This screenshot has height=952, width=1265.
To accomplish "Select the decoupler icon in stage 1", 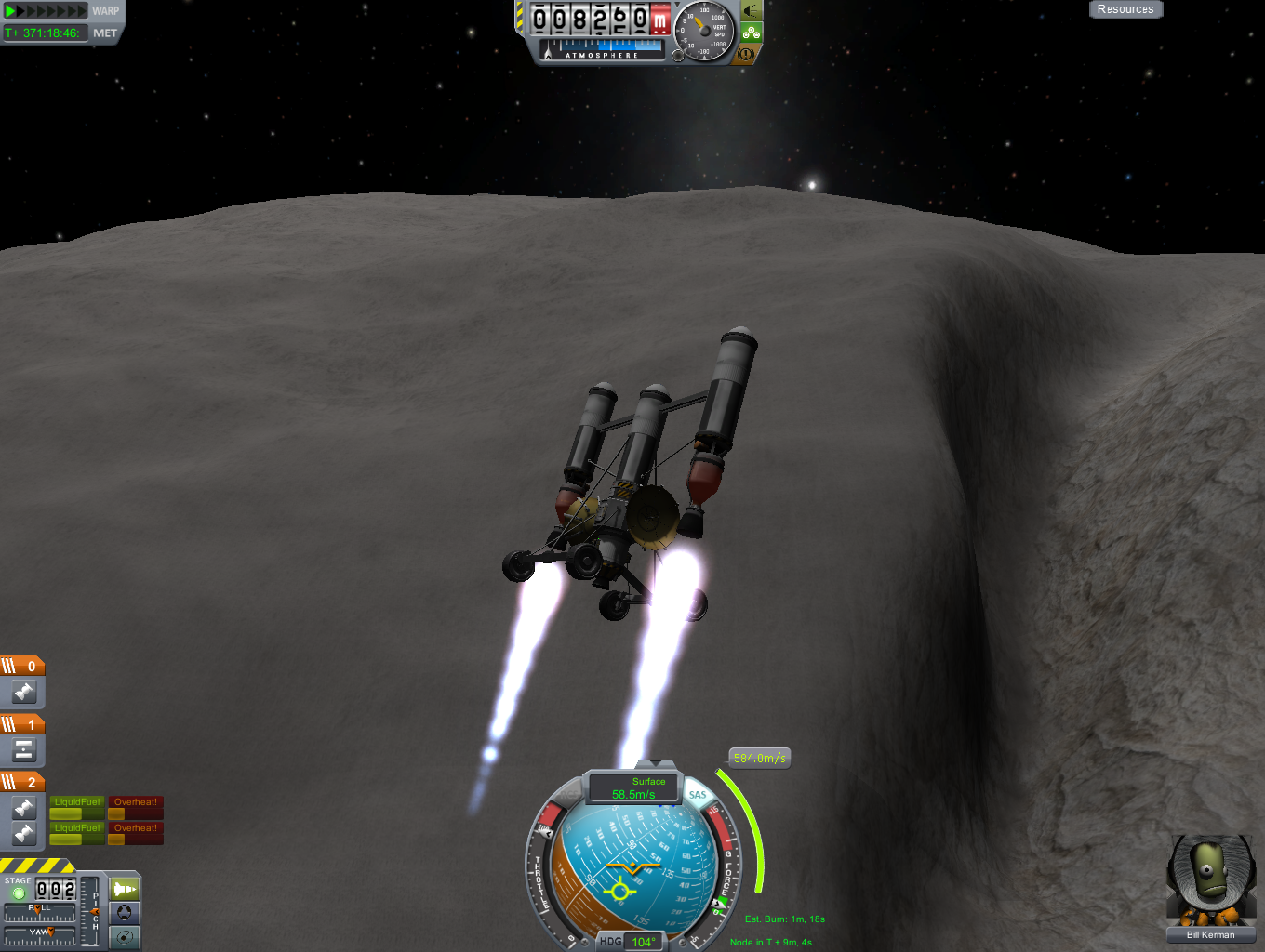I will pos(24,749).
